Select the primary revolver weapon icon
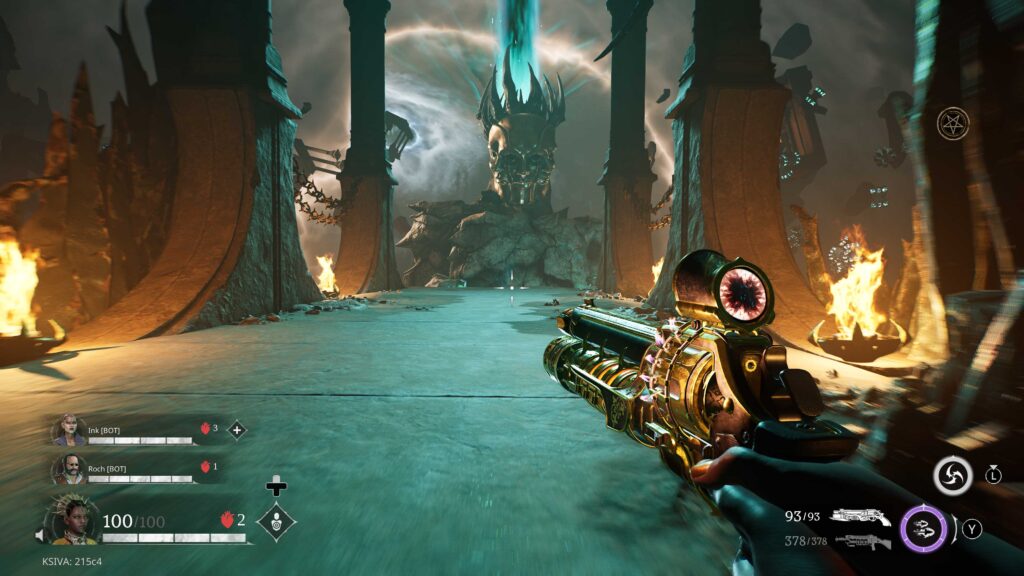The width and height of the screenshot is (1024, 576). [x=860, y=516]
